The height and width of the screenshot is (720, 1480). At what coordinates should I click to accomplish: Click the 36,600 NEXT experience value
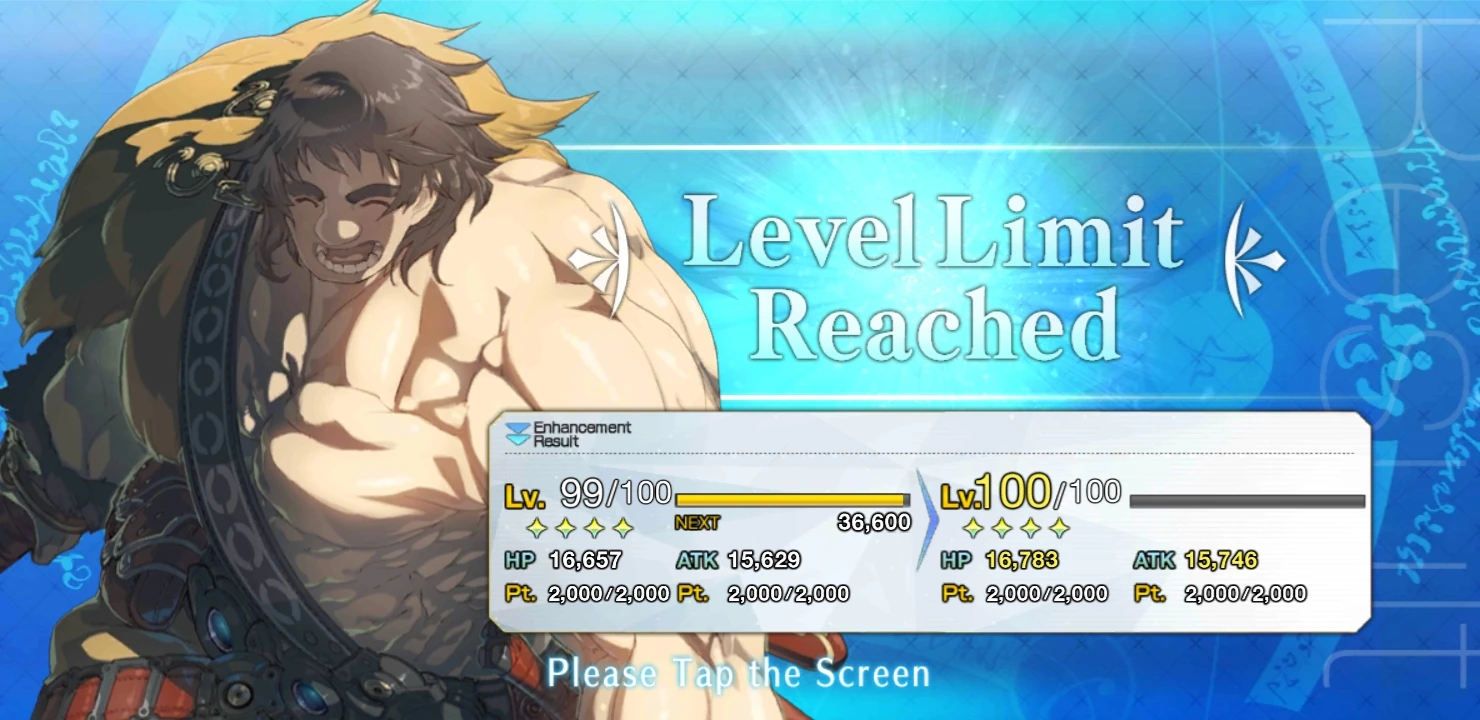[875, 521]
